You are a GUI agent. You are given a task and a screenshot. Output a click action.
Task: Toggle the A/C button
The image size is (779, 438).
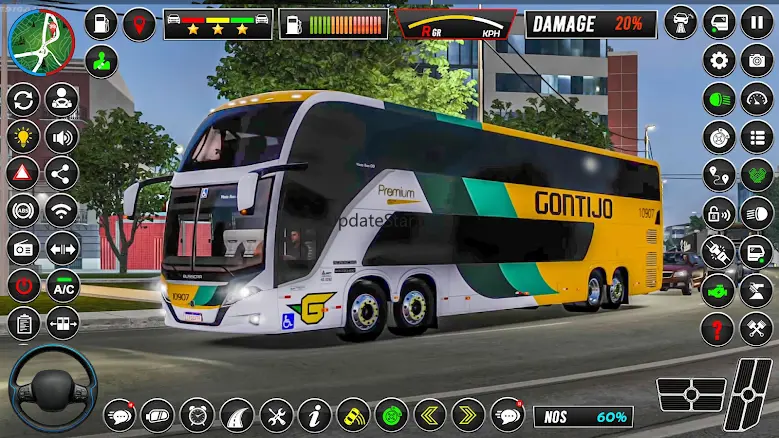pos(63,286)
